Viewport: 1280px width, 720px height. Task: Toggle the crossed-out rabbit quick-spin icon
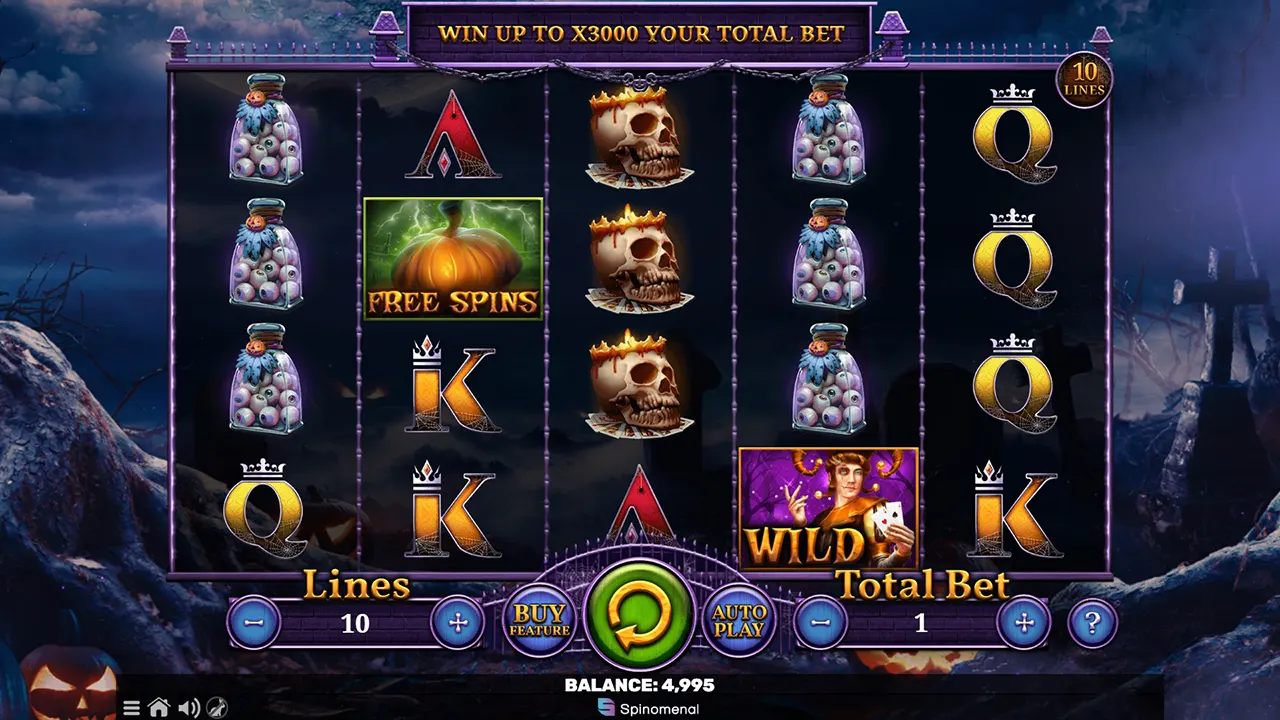click(x=217, y=708)
